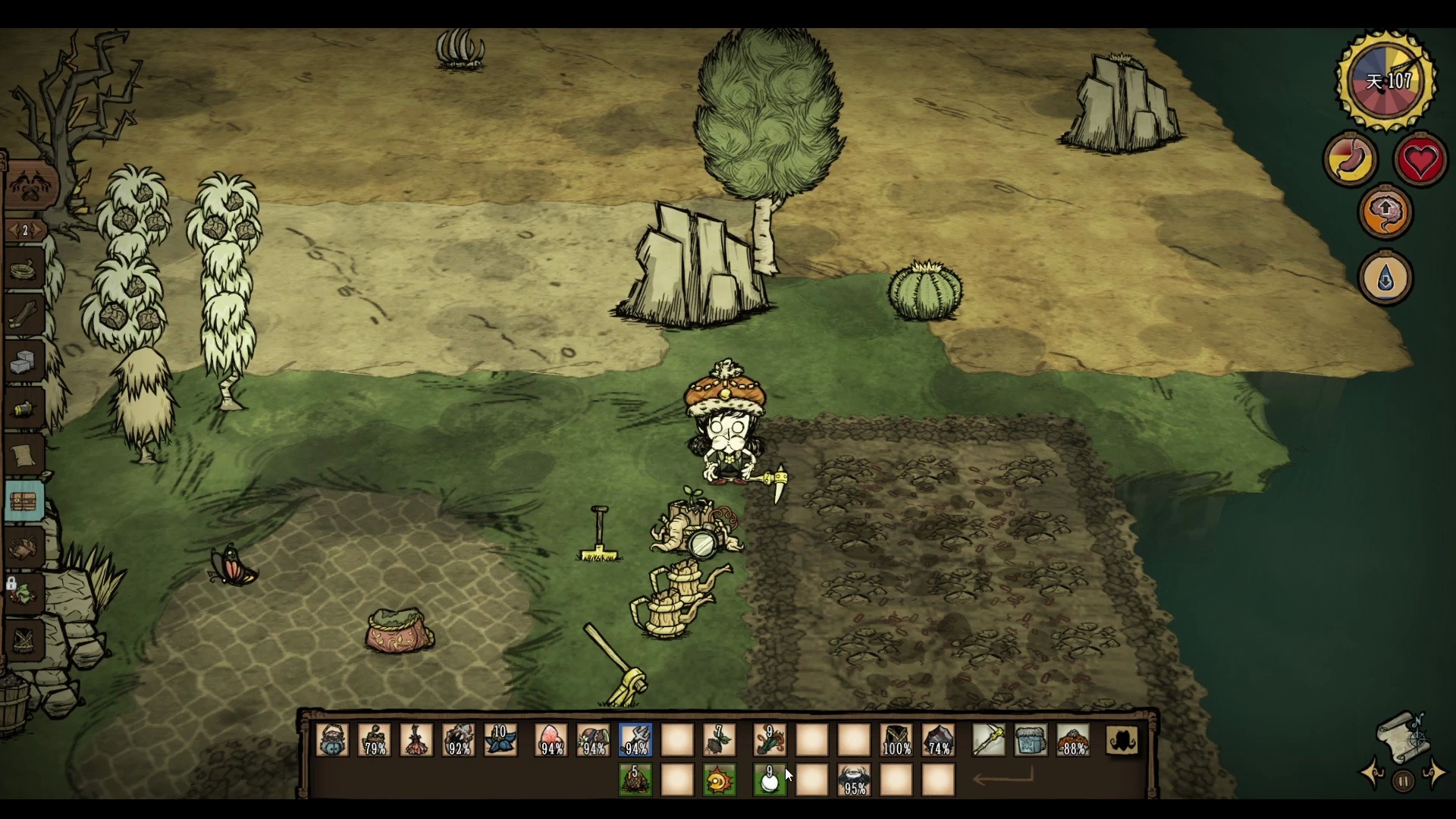This screenshot has height=819, width=1456.
Task: Select the backpack slot in inventory
Action: (x=1122, y=739)
